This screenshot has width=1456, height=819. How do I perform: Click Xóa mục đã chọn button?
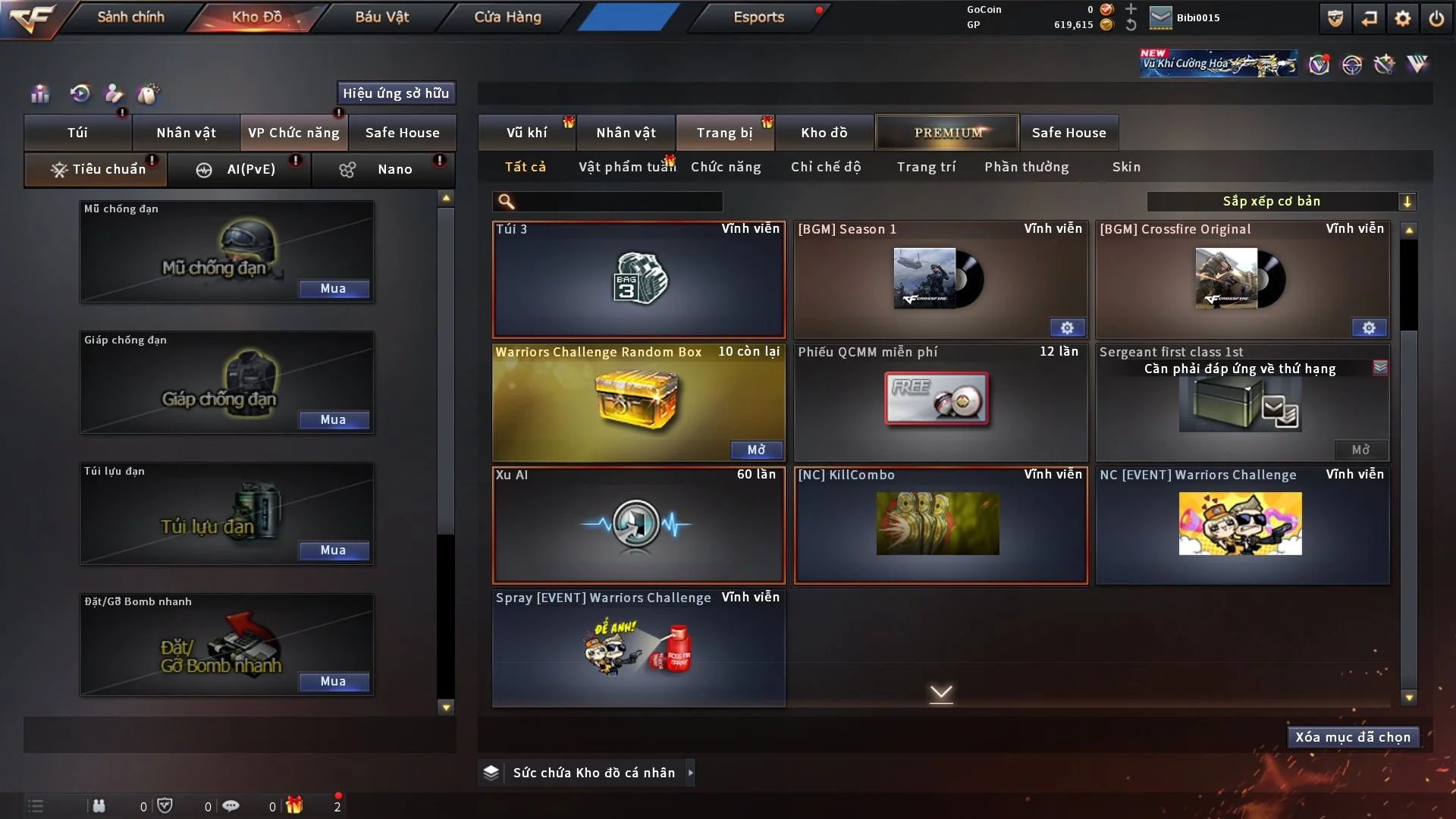click(1352, 737)
